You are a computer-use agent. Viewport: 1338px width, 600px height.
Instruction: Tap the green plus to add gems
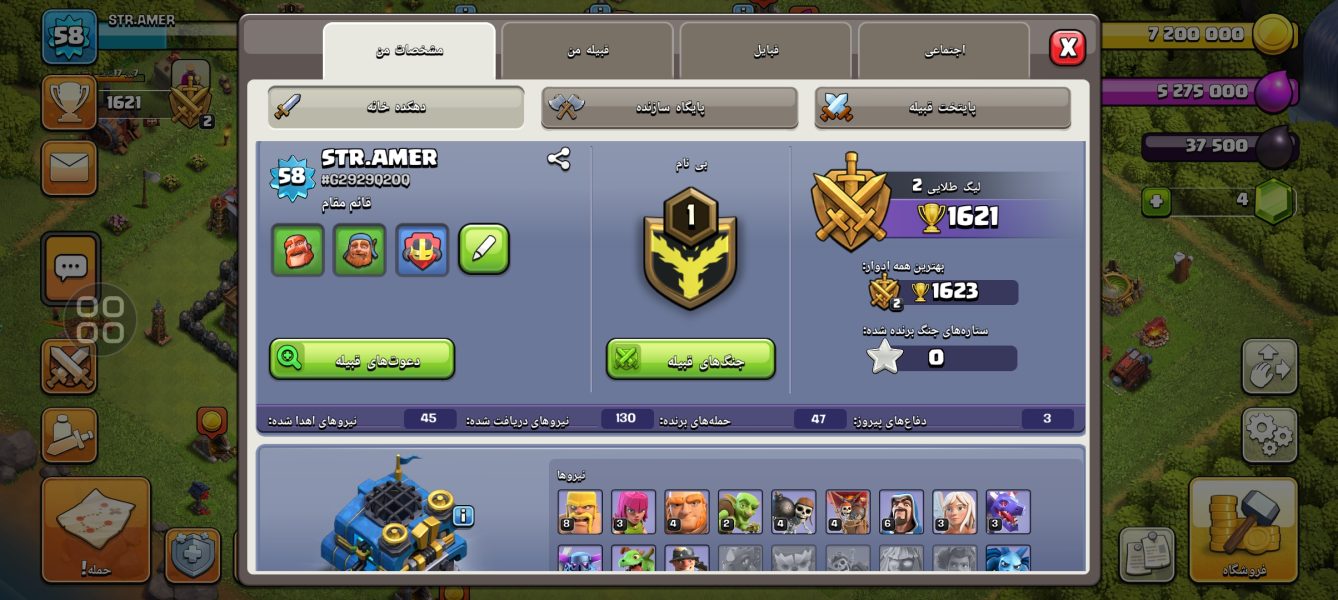[1156, 202]
